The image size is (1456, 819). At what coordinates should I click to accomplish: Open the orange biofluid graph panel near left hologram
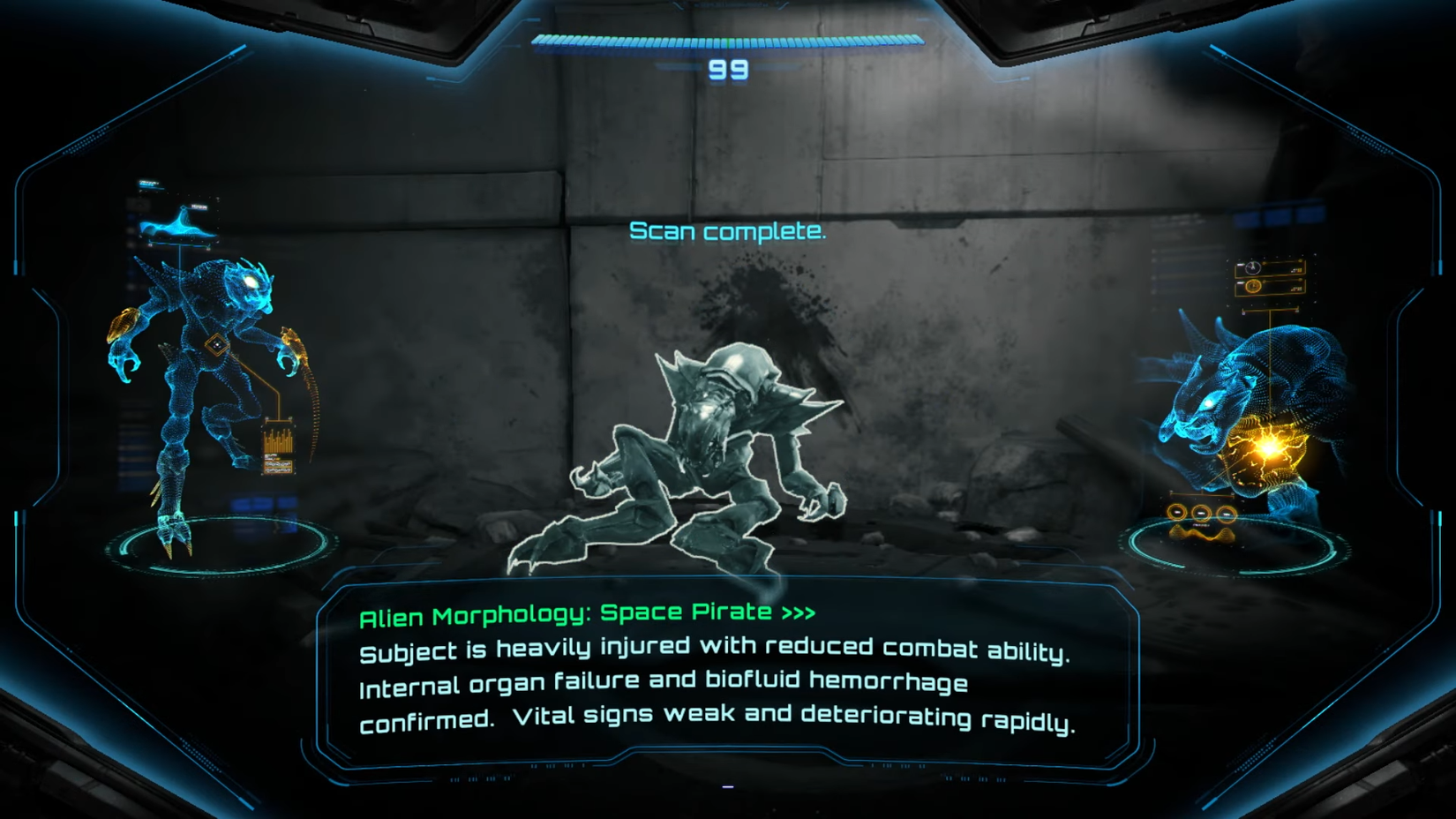coord(278,444)
